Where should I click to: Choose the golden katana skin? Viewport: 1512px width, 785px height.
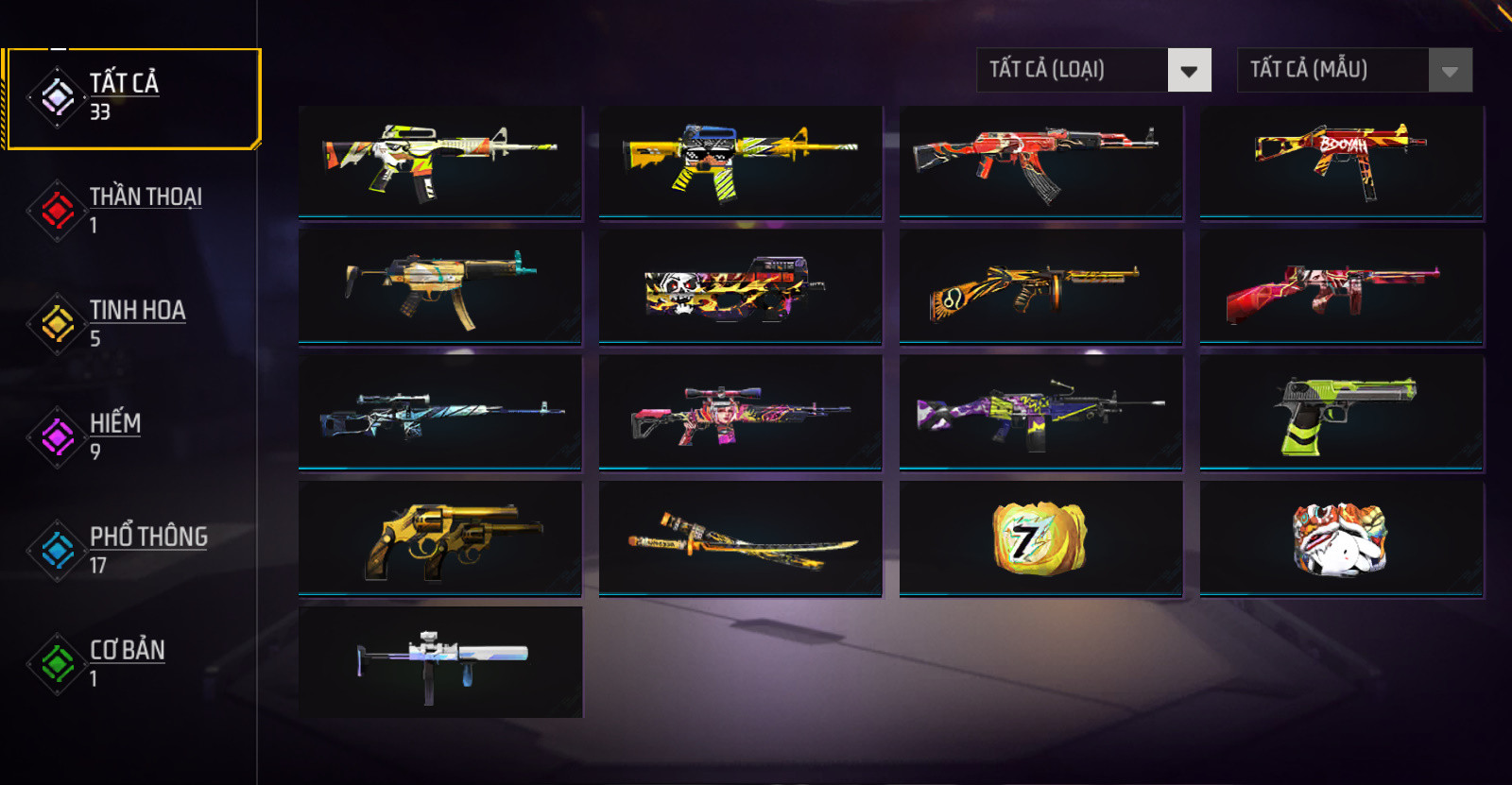pyautogui.click(x=740, y=538)
